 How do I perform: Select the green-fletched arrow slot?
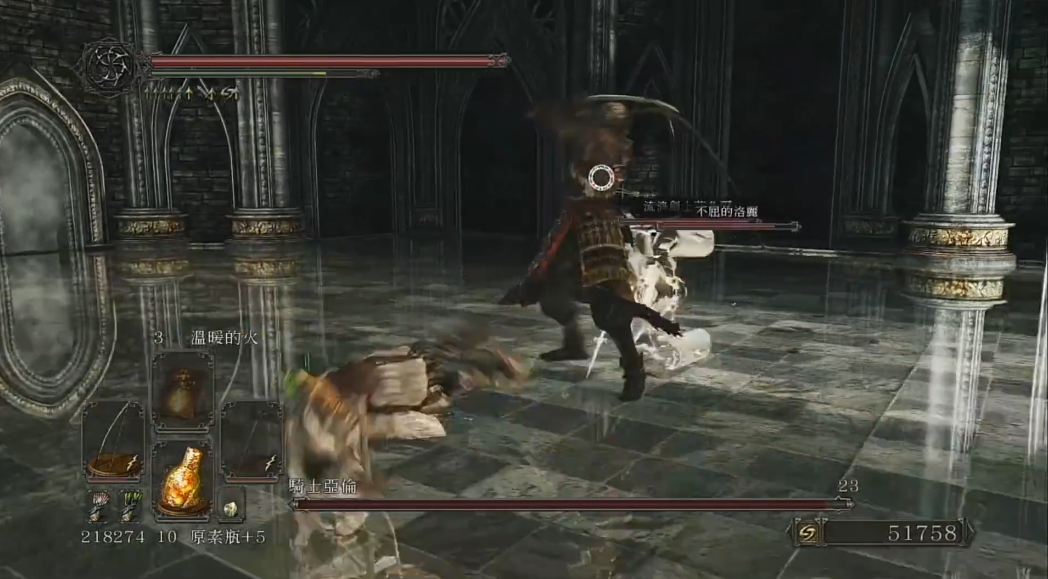(130, 505)
